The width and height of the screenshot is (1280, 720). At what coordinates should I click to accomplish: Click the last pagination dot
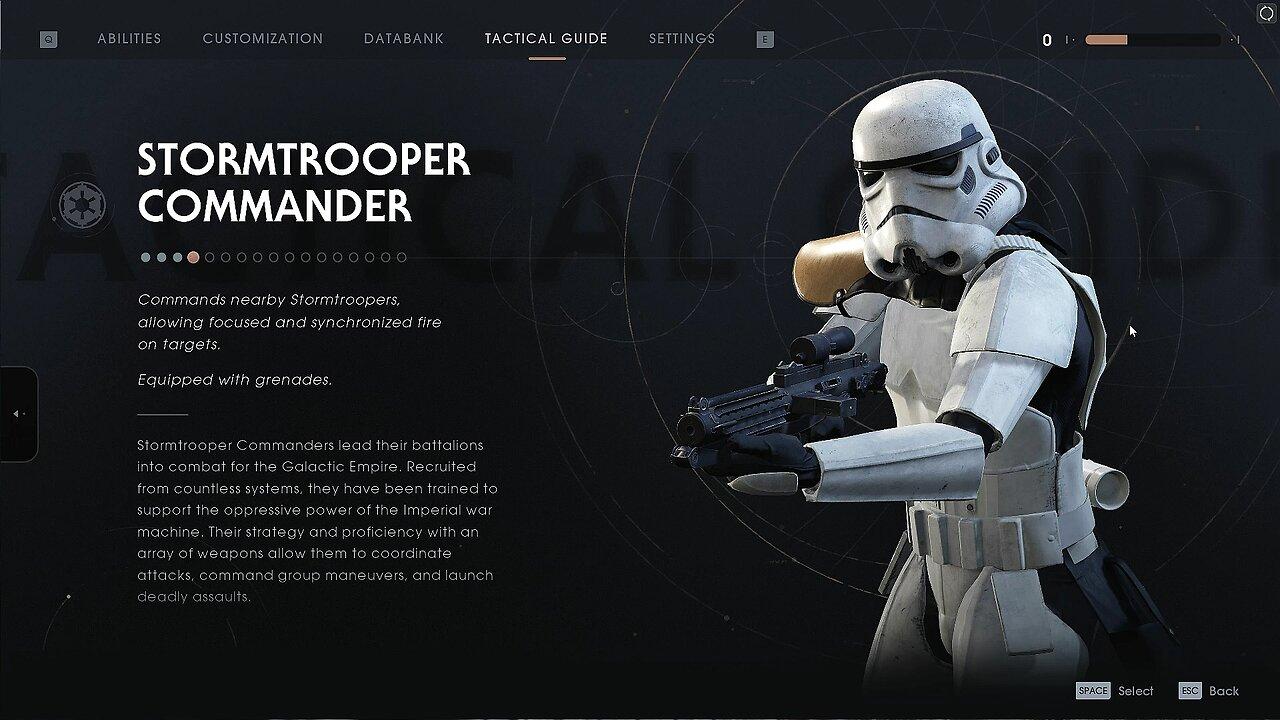pyautogui.click(x=401, y=257)
